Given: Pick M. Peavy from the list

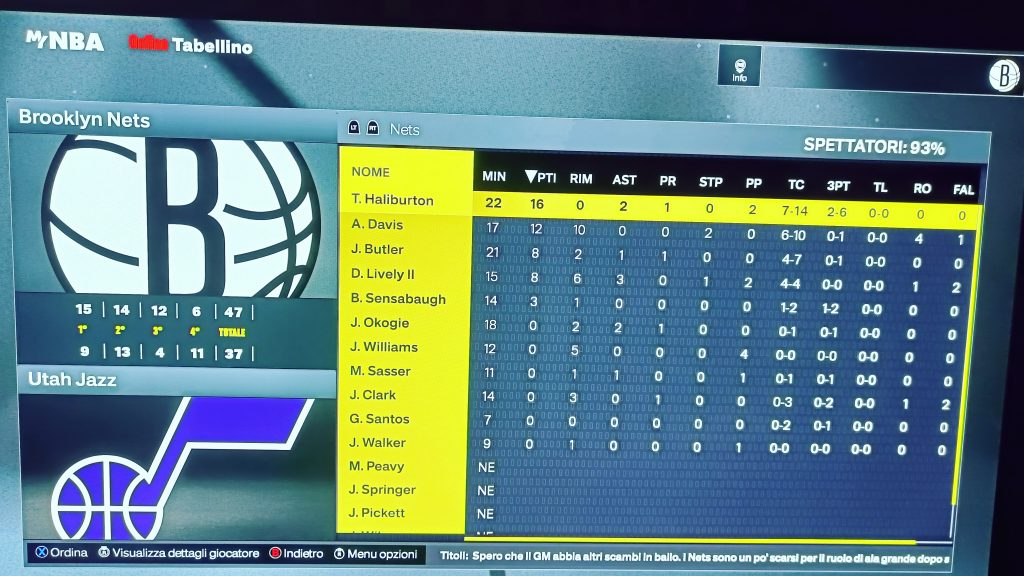Looking at the screenshot, I should [x=376, y=466].
